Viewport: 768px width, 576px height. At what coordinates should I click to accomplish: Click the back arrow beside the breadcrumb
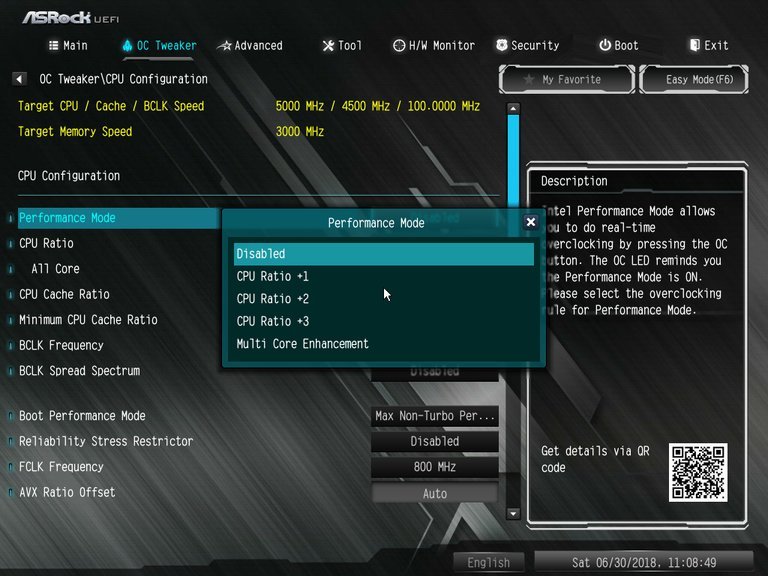20,79
